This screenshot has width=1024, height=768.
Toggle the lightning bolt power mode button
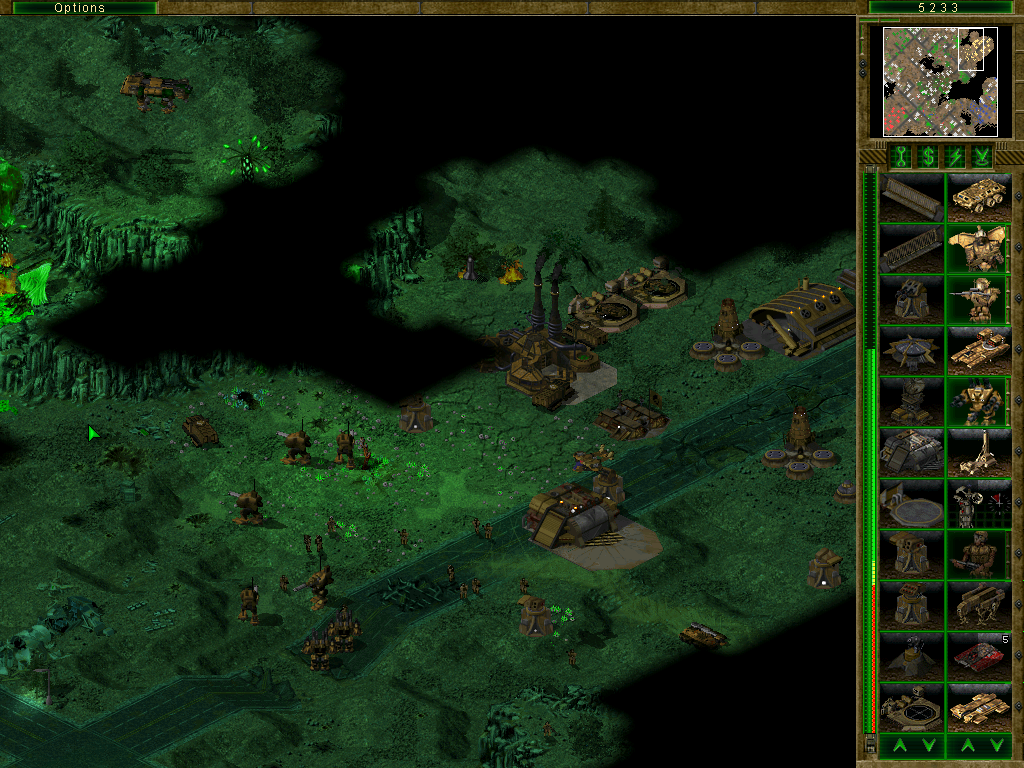[x=956, y=156]
